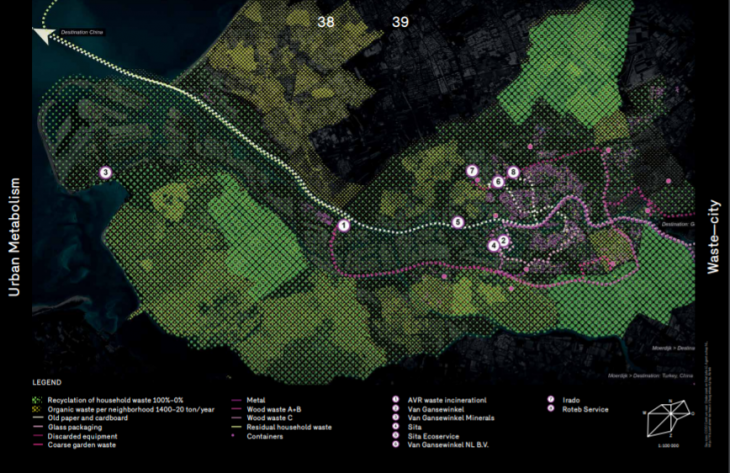Click map marker number 5

coord(458,222)
